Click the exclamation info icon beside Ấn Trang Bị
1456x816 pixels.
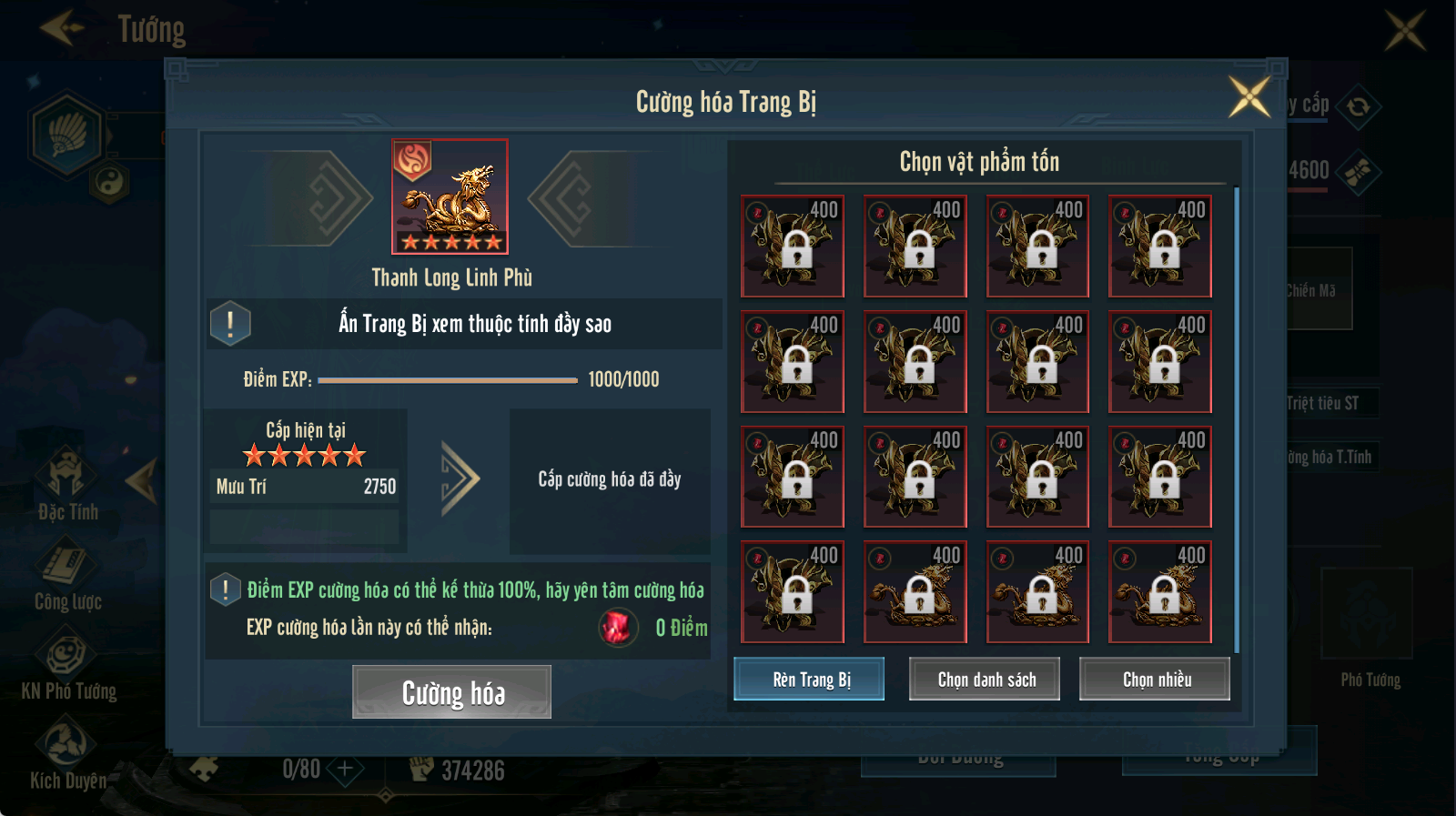230,324
